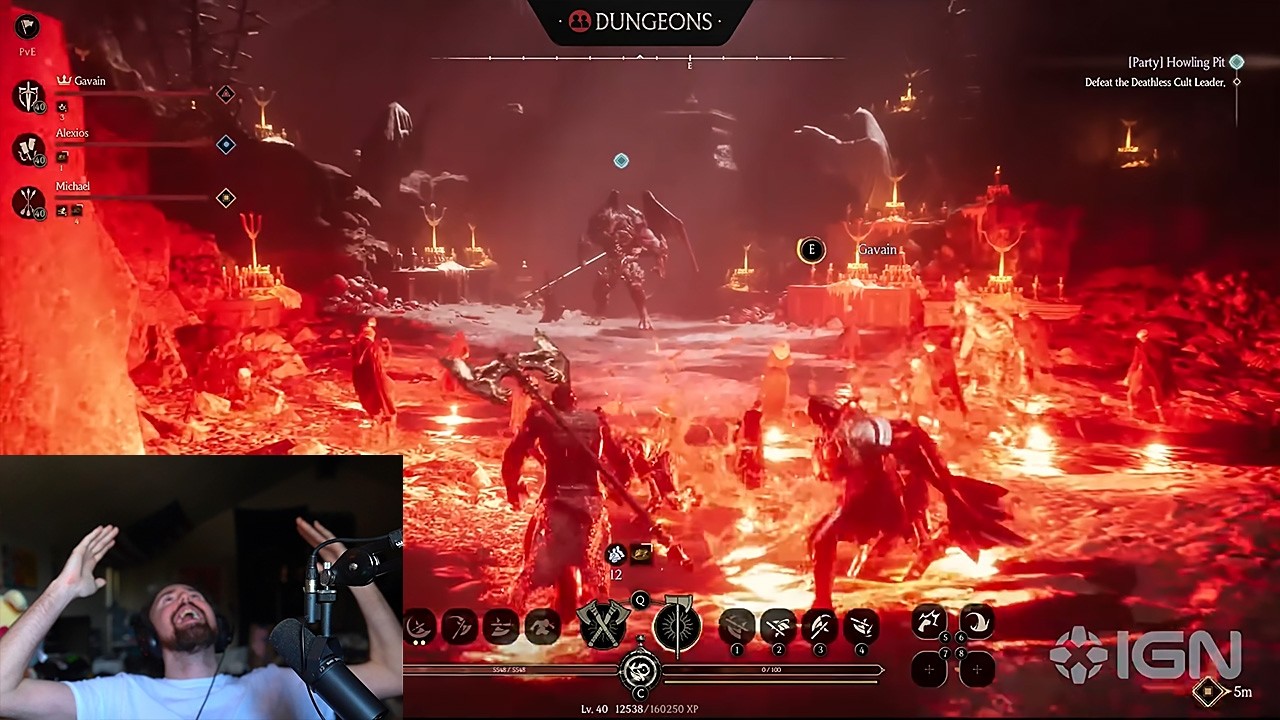
Task: Click the yellow diamond marker beside Michael
Action: click(x=226, y=198)
